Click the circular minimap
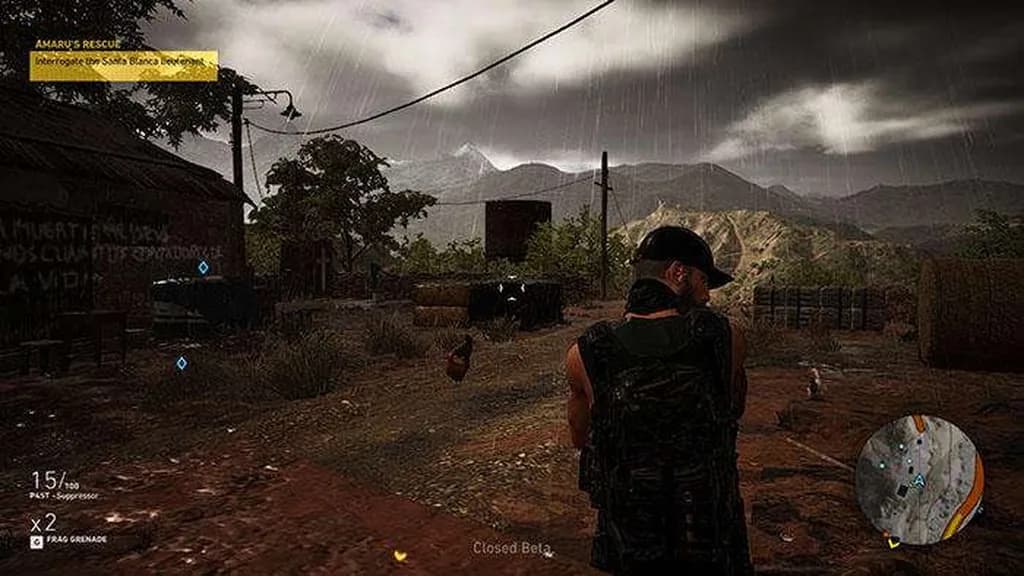Image resolution: width=1024 pixels, height=576 pixels. point(919,479)
